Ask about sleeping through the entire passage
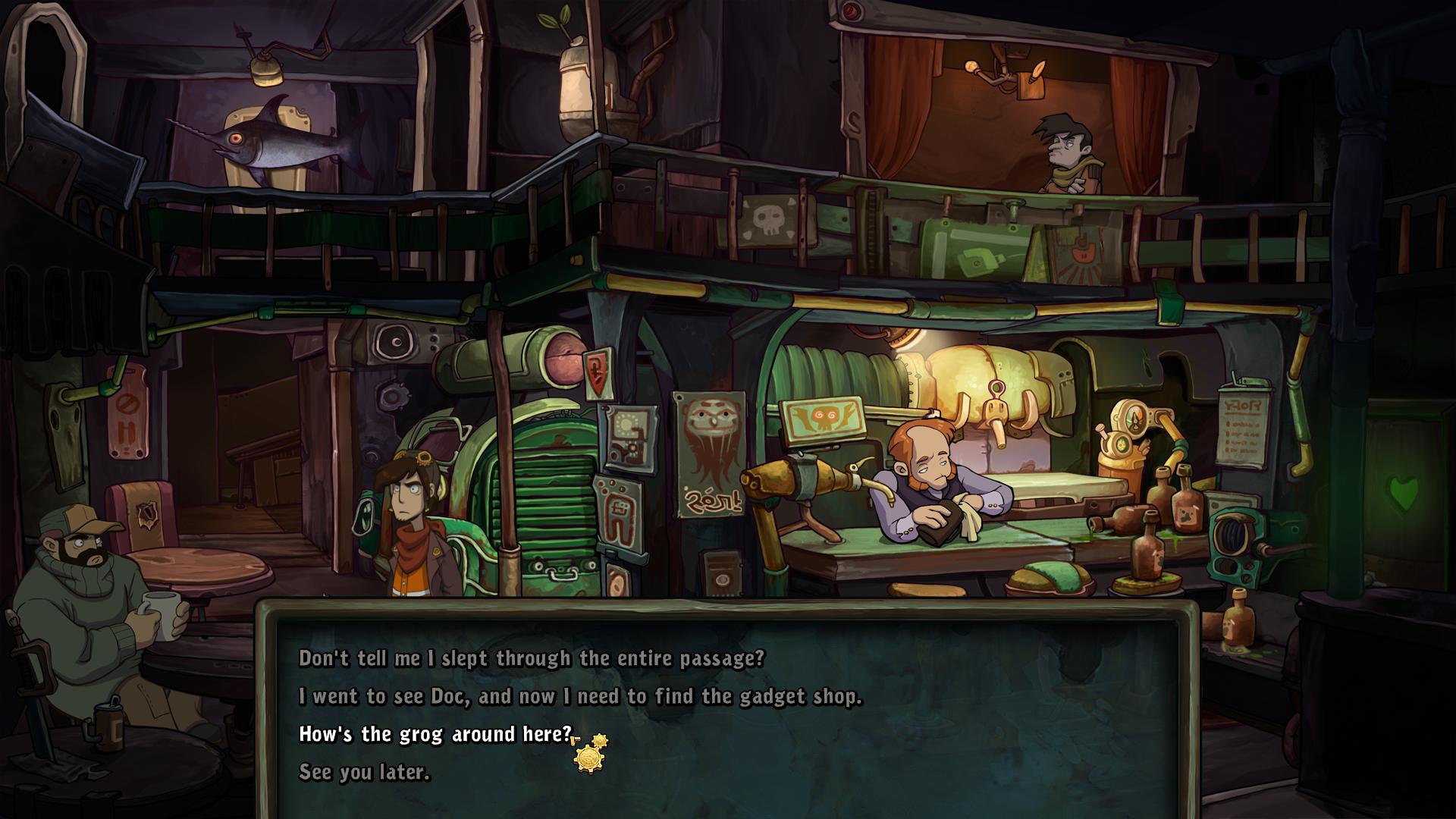Screen dimensions: 1456x819 [x=532, y=658]
